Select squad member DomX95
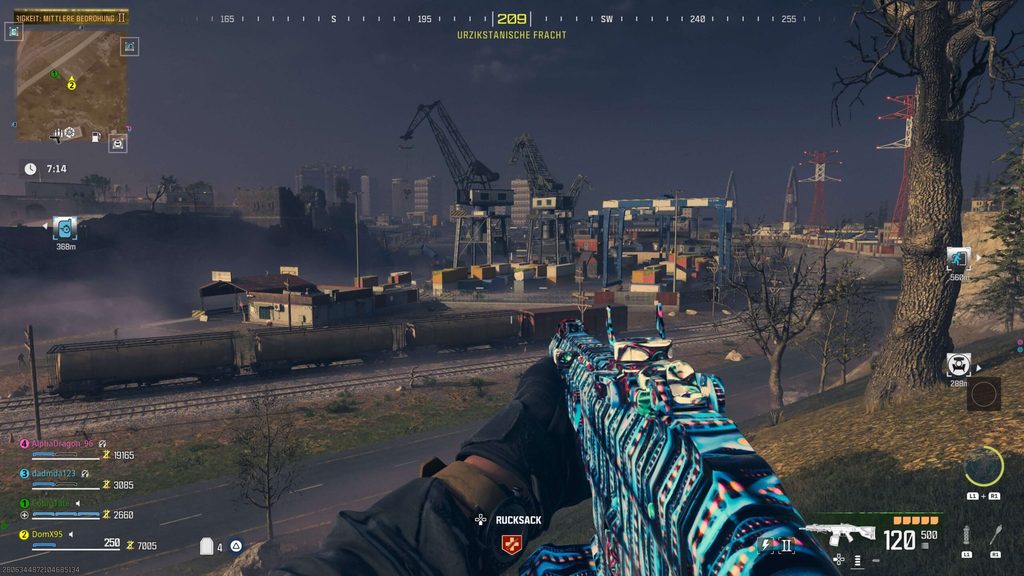Screen dimensions: 1024x576 [47, 534]
